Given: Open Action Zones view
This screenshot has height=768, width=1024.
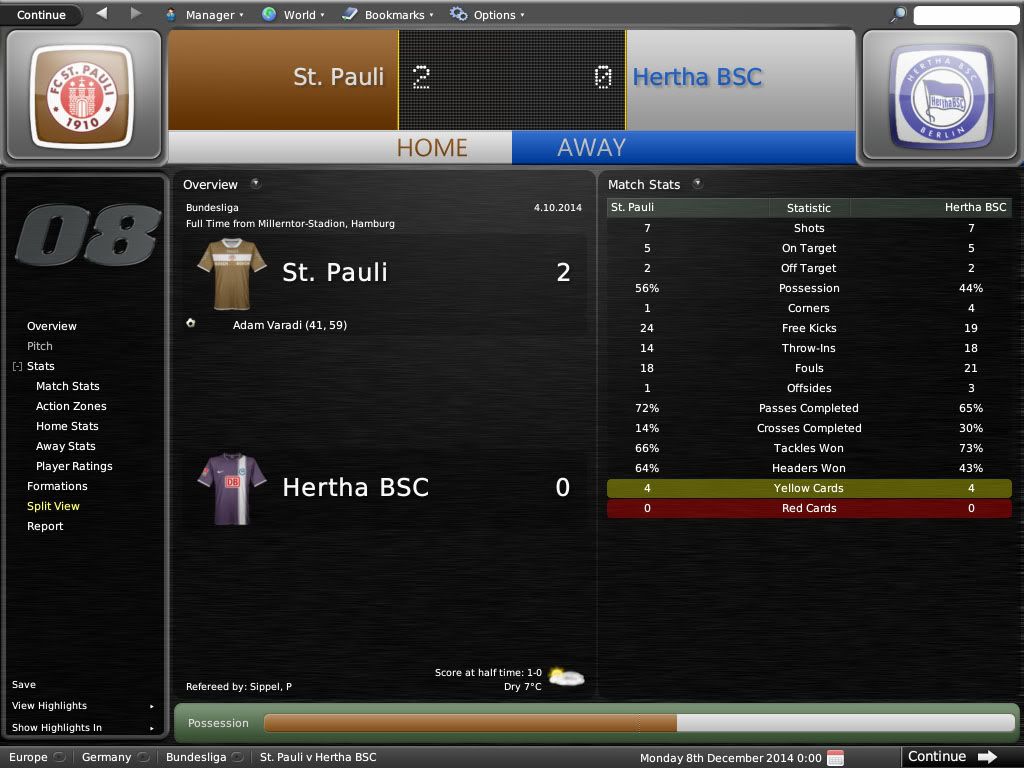Looking at the screenshot, I should 71,406.
